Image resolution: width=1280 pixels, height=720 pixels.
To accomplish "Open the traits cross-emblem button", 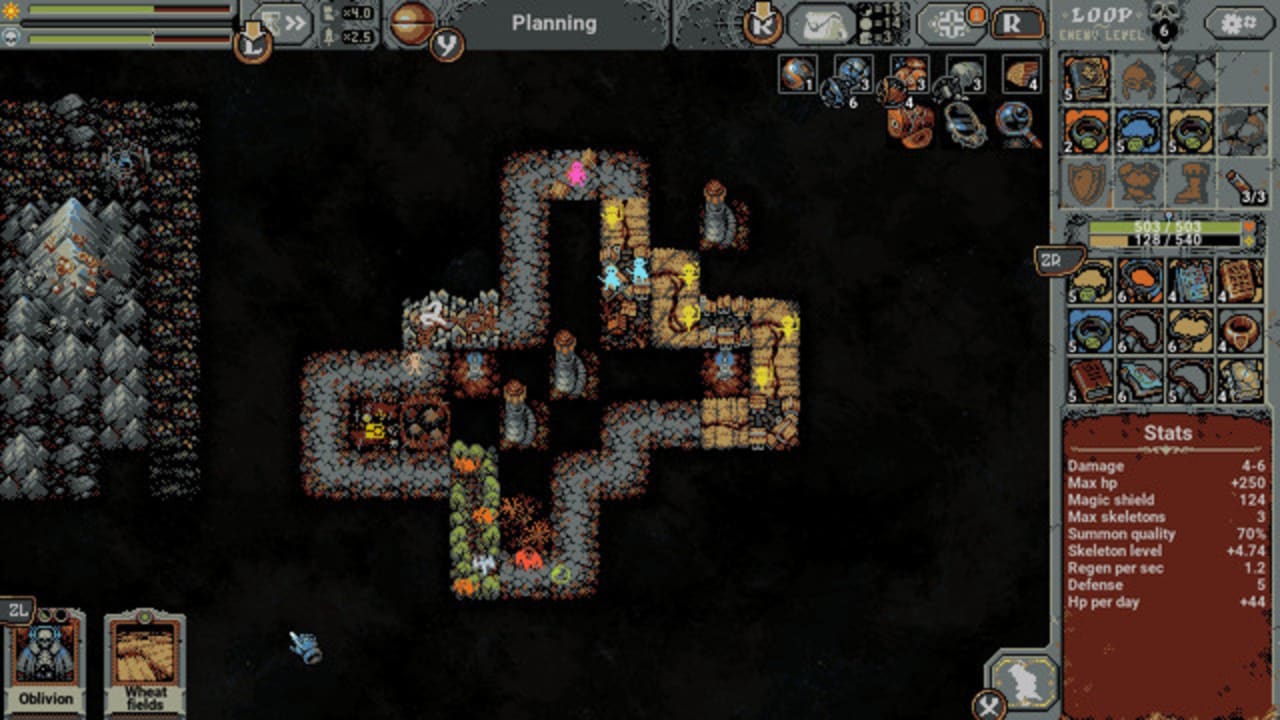I will click(946, 23).
